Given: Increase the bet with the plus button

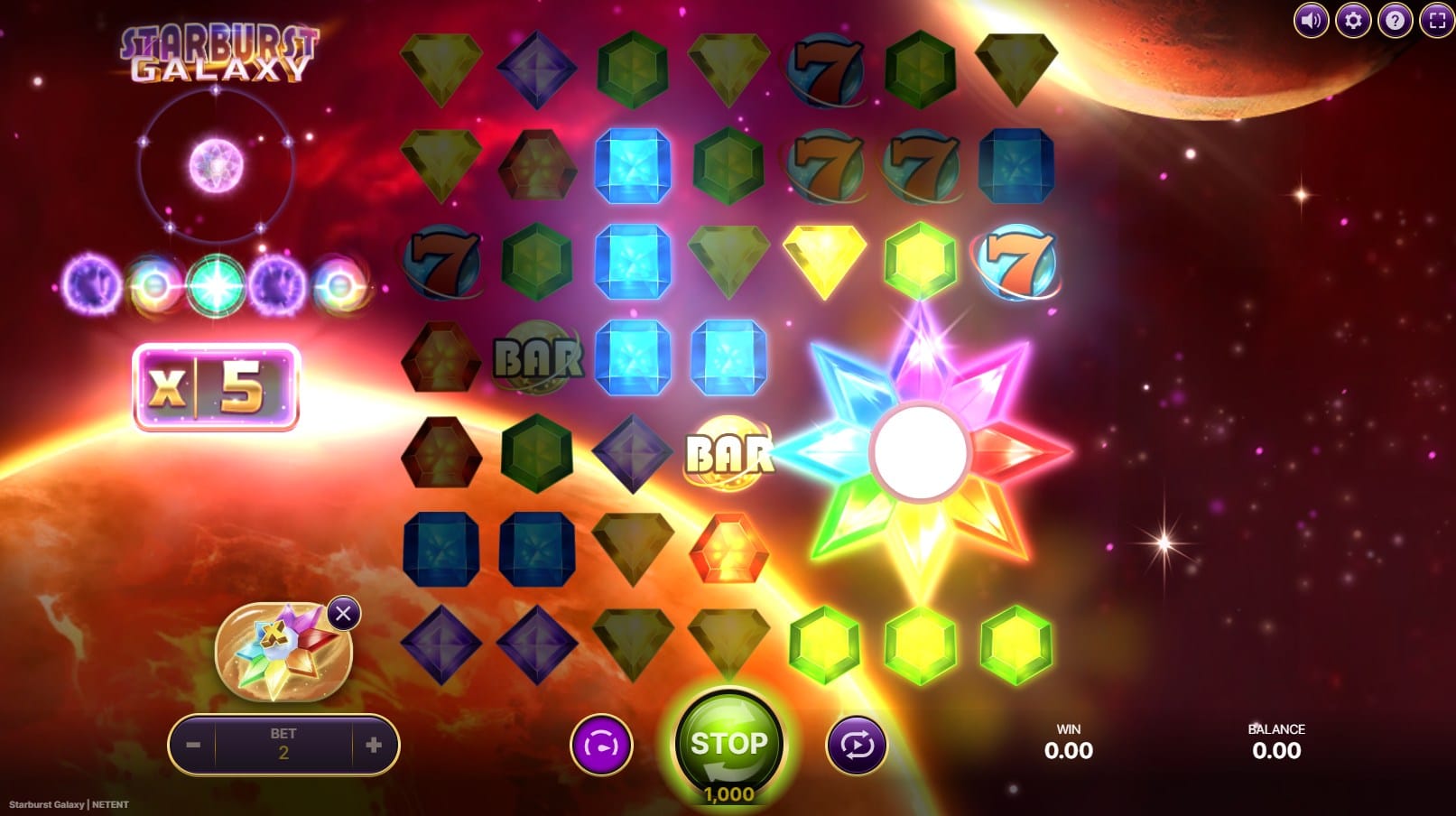Looking at the screenshot, I should (x=374, y=745).
